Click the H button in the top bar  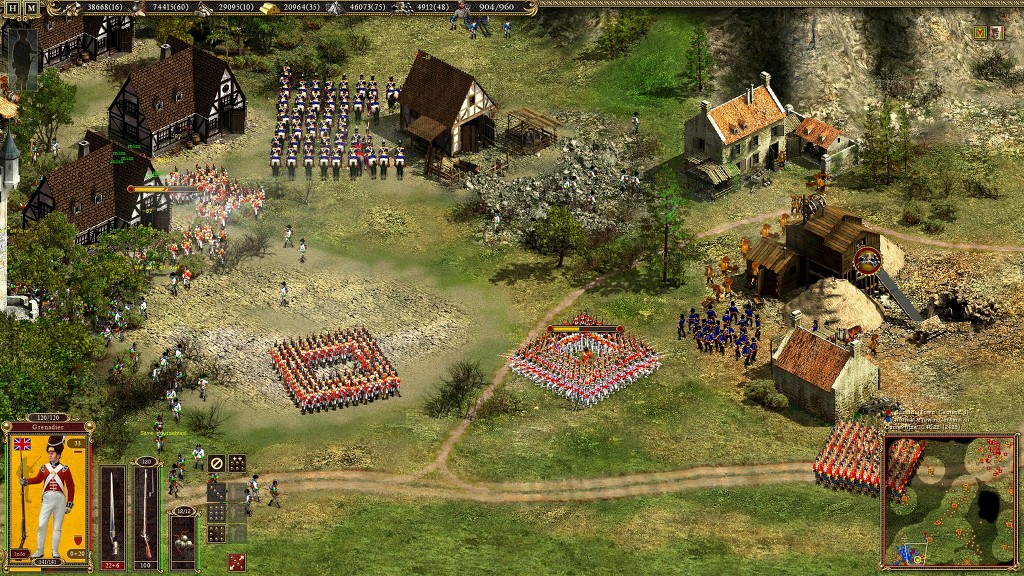13,8
